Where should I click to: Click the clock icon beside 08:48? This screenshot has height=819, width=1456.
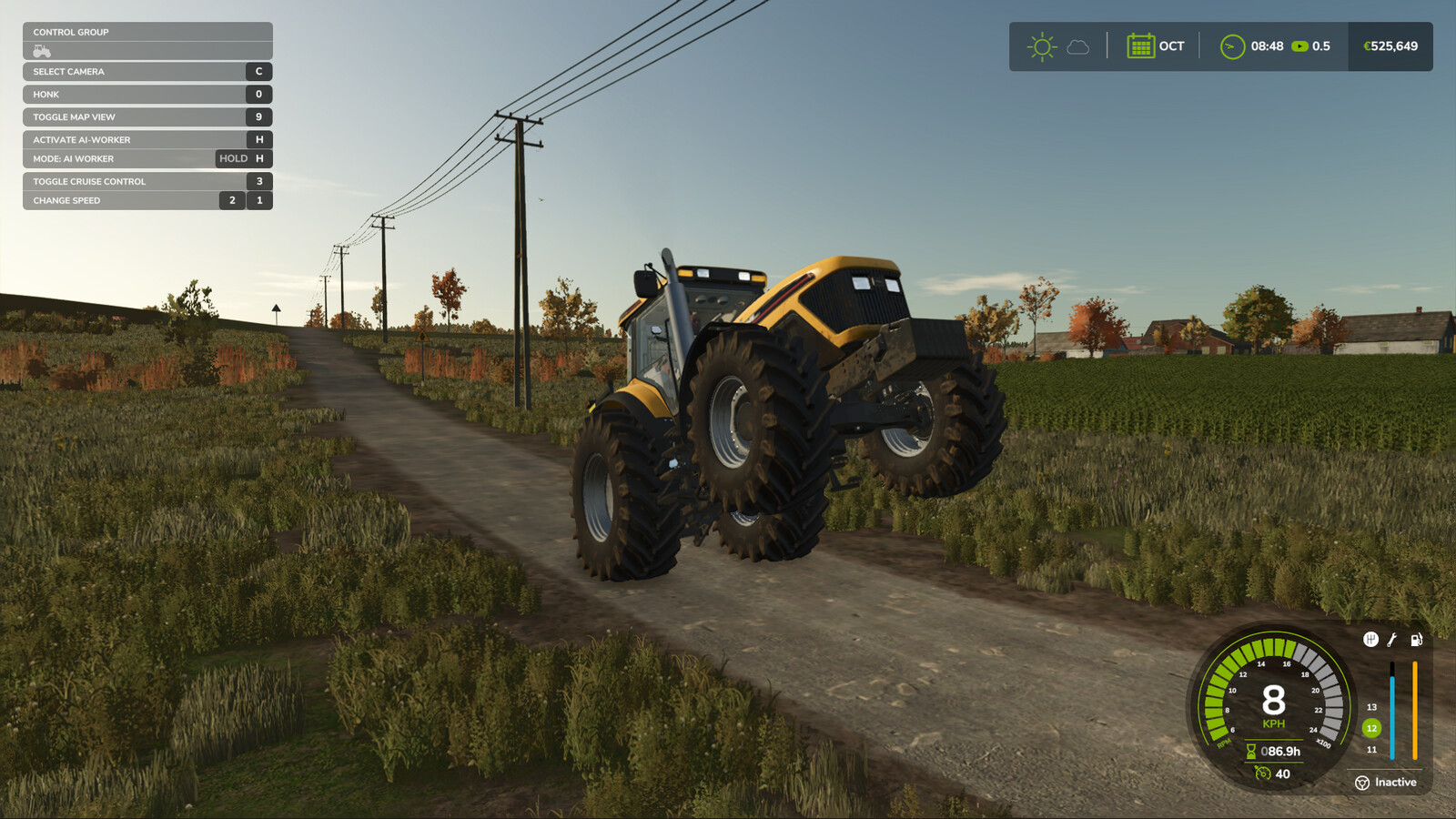click(1233, 45)
